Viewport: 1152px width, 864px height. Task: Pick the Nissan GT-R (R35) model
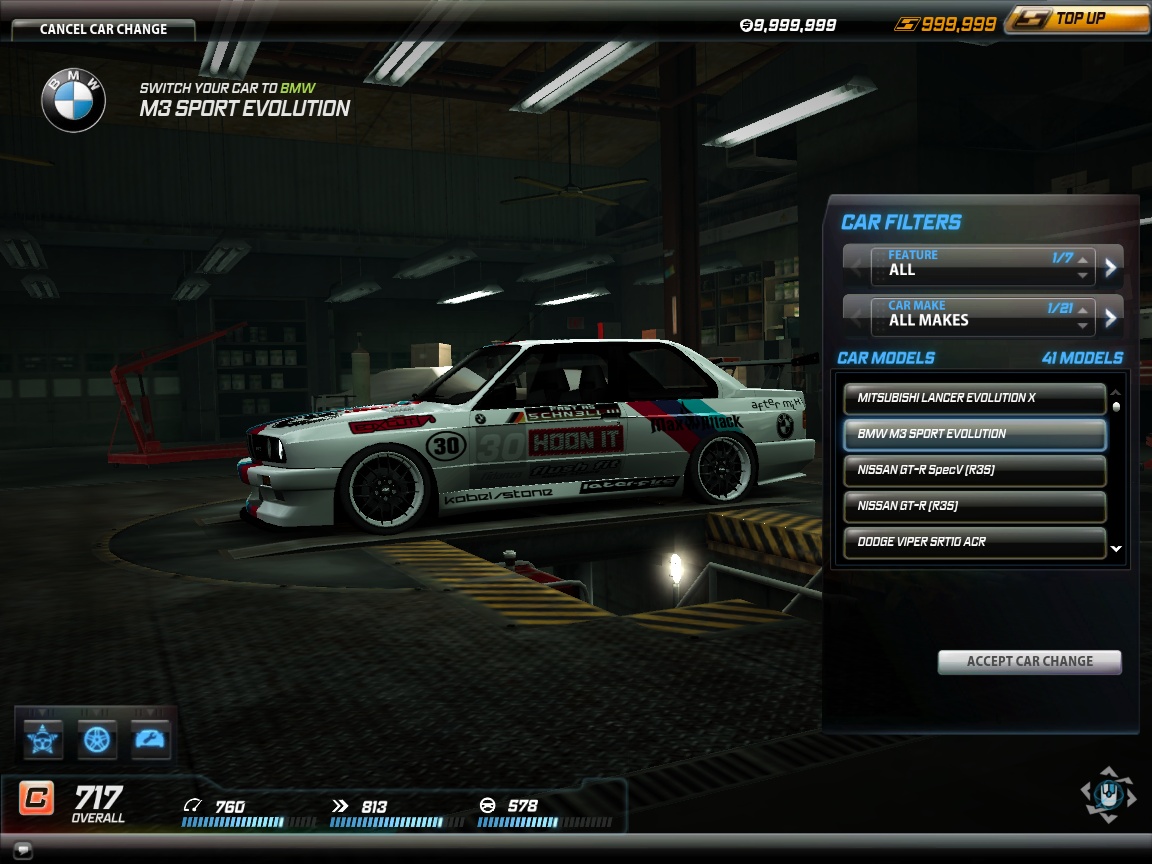click(974, 506)
